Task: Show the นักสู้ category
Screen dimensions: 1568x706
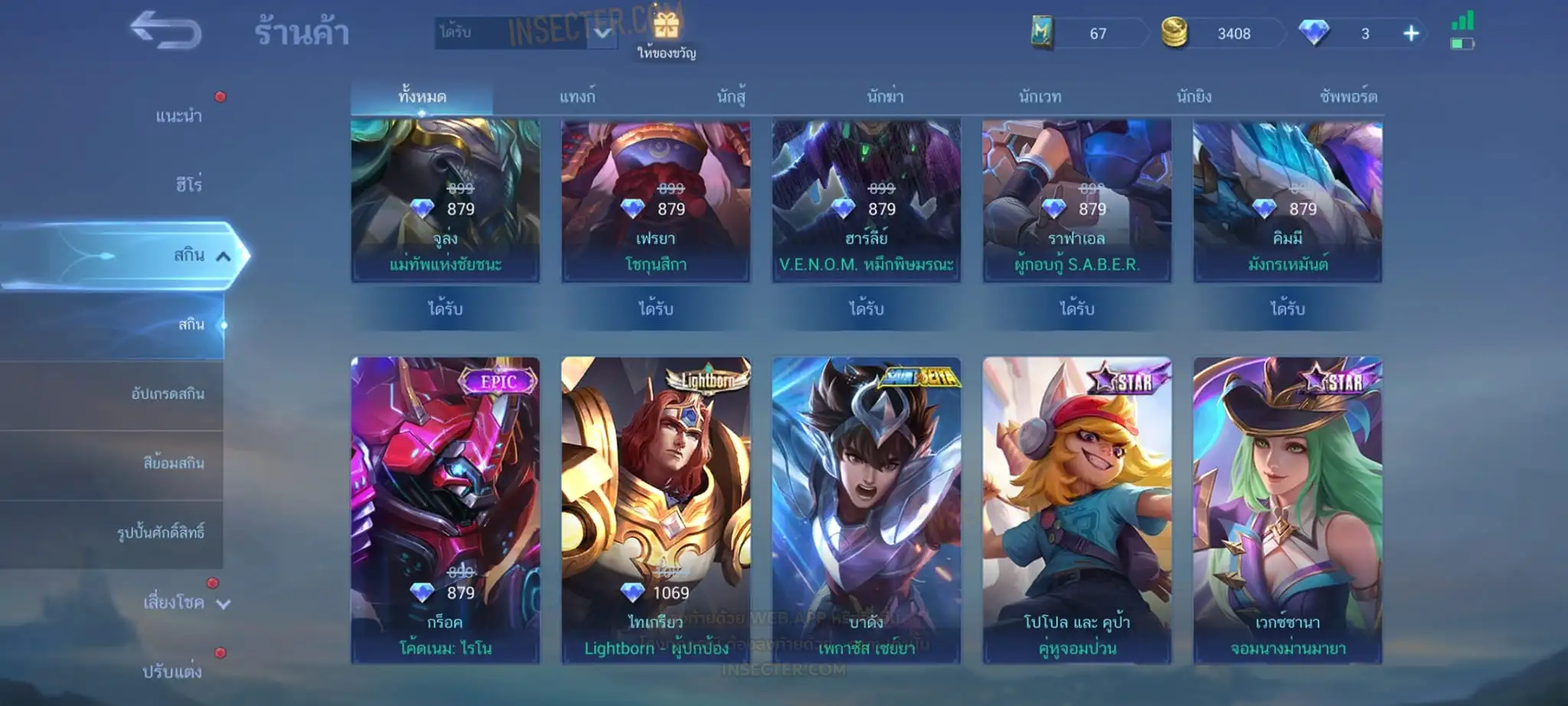Action: tap(731, 97)
